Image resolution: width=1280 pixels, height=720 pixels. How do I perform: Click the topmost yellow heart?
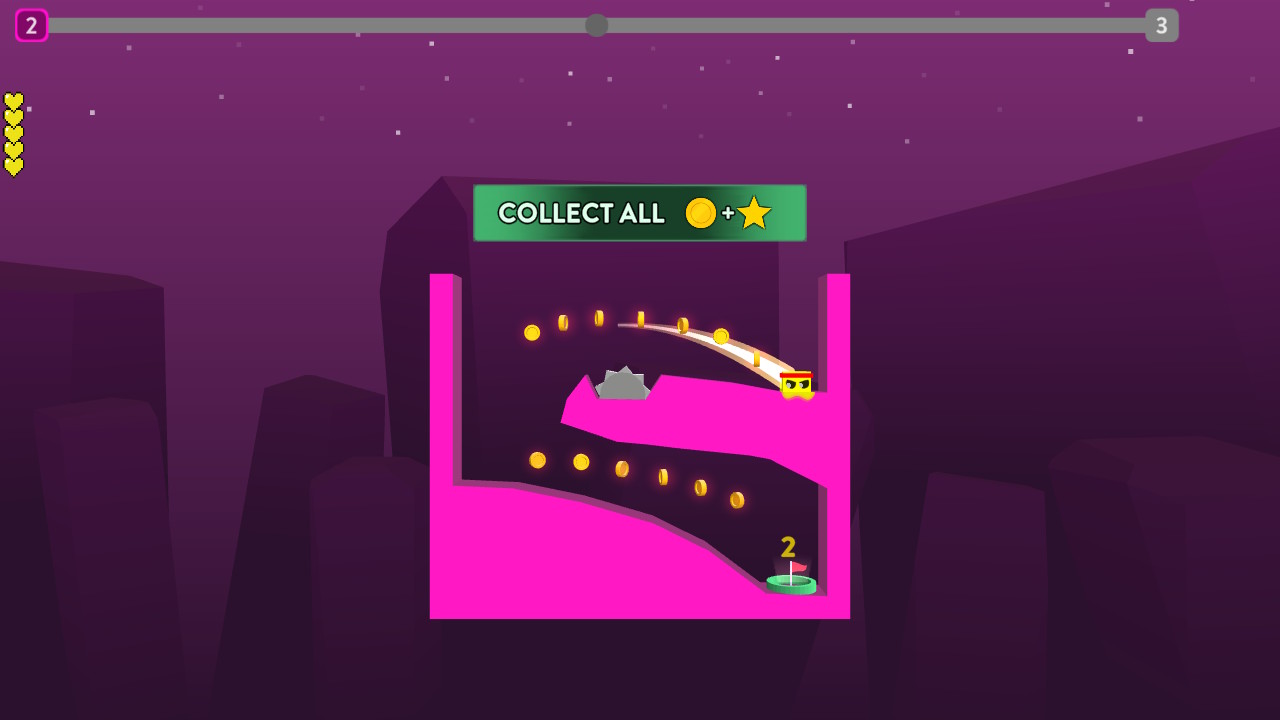[13, 100]
